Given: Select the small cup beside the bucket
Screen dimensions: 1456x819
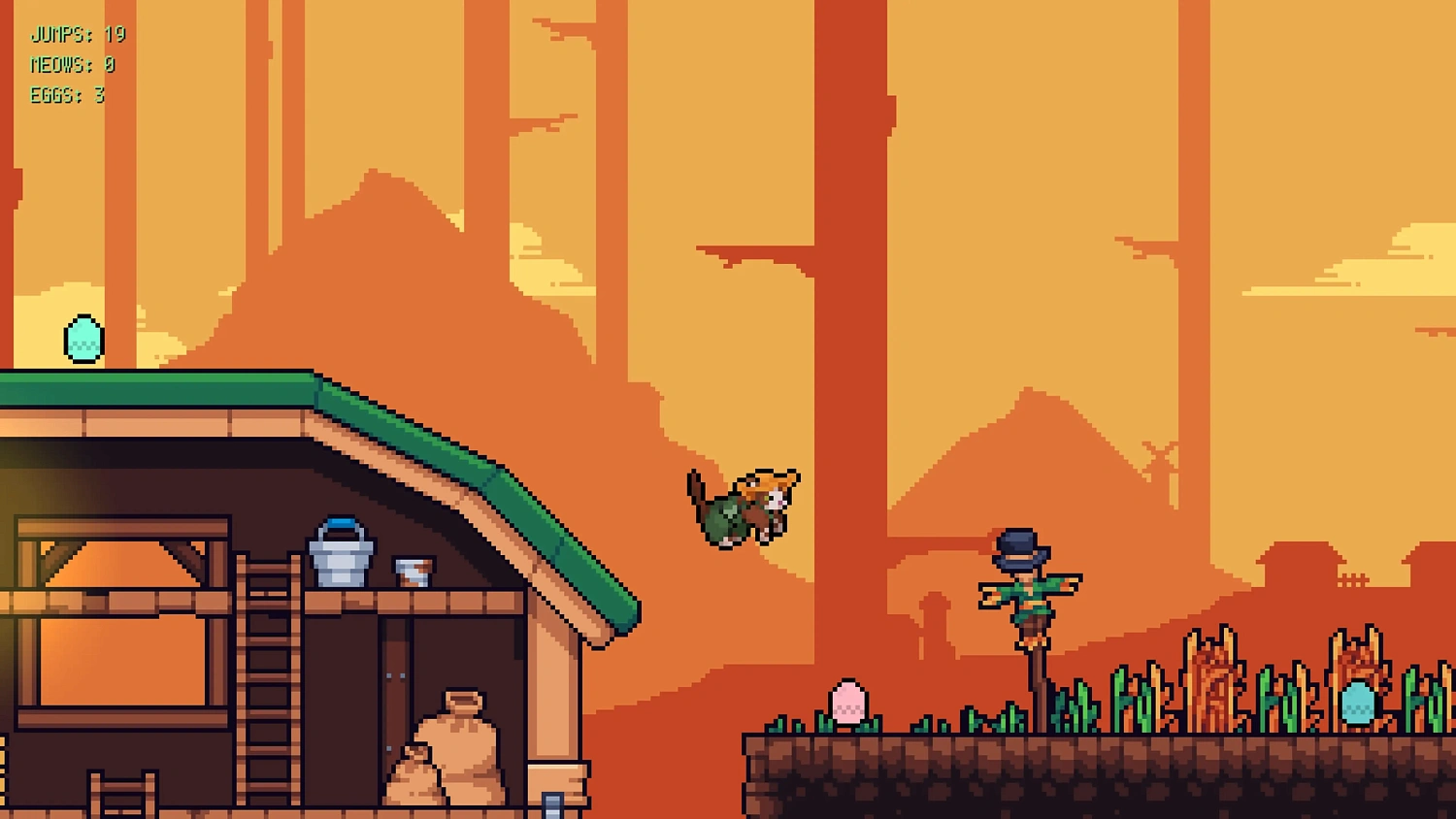Looking at the screenshot, I should [x=412, y=569].
